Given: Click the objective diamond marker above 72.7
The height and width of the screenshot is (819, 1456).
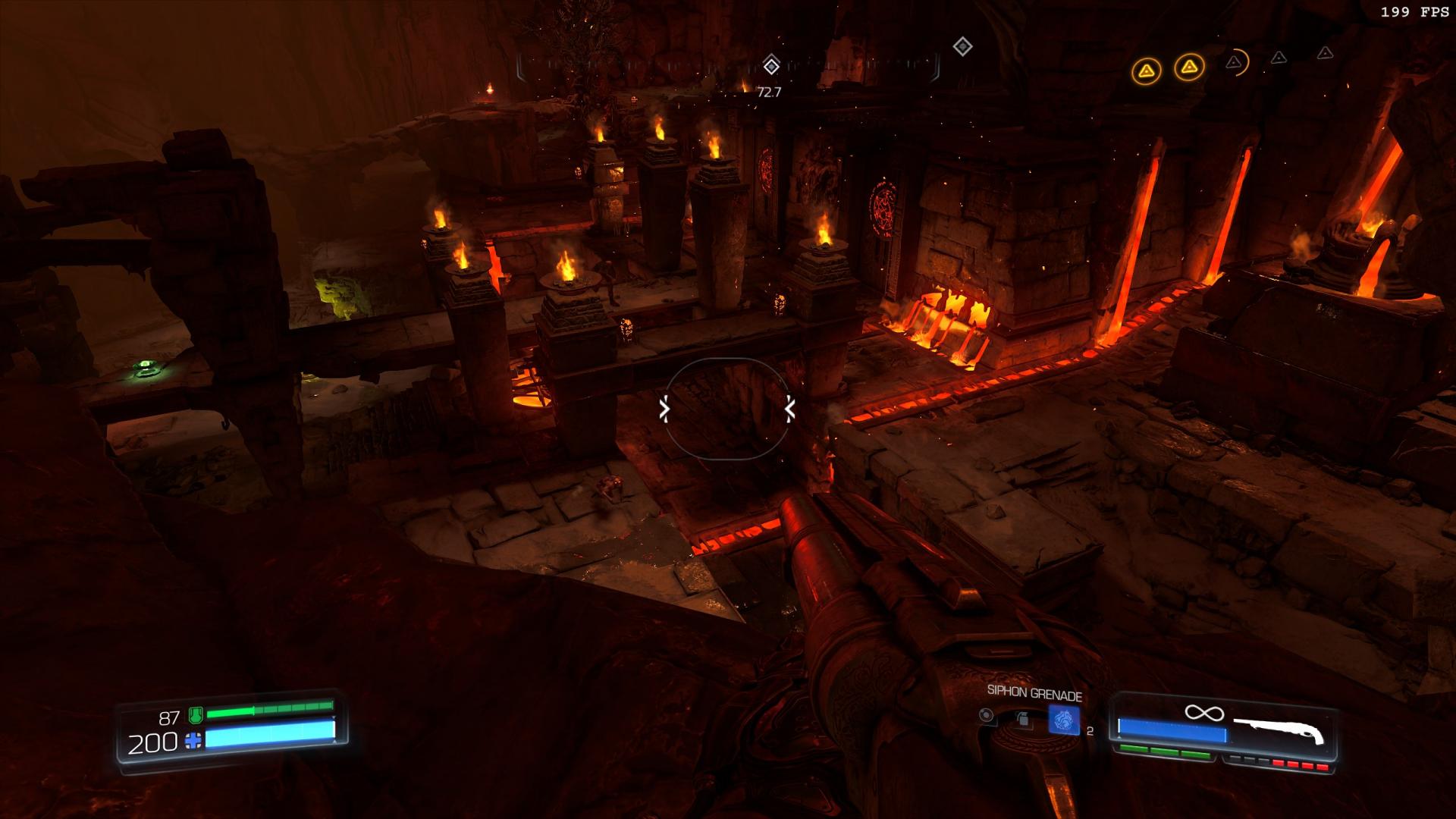Looking at the screenshot, I should point(771,66).
